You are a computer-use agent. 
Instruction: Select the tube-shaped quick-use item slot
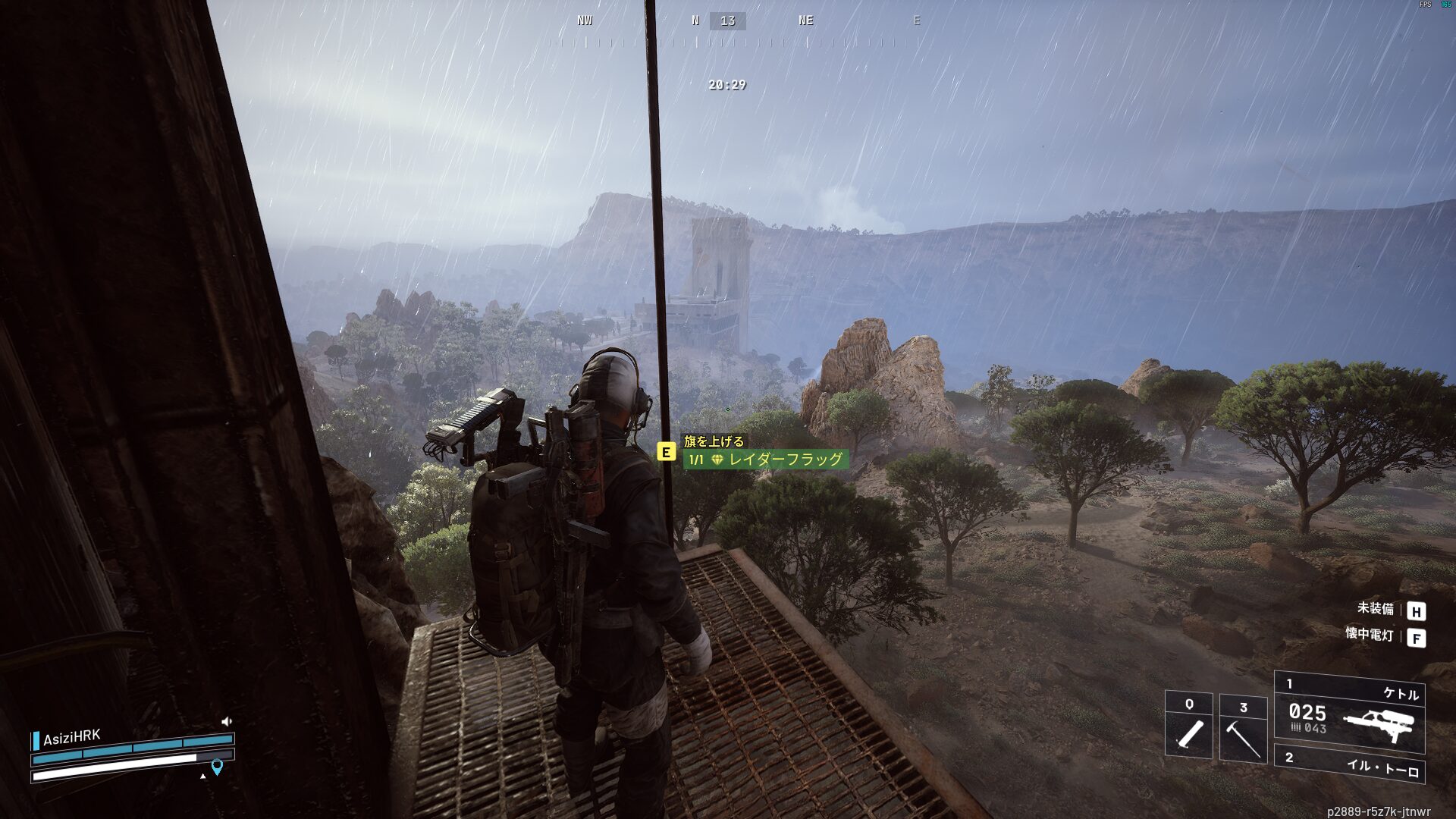click(x=1188, y=726)
